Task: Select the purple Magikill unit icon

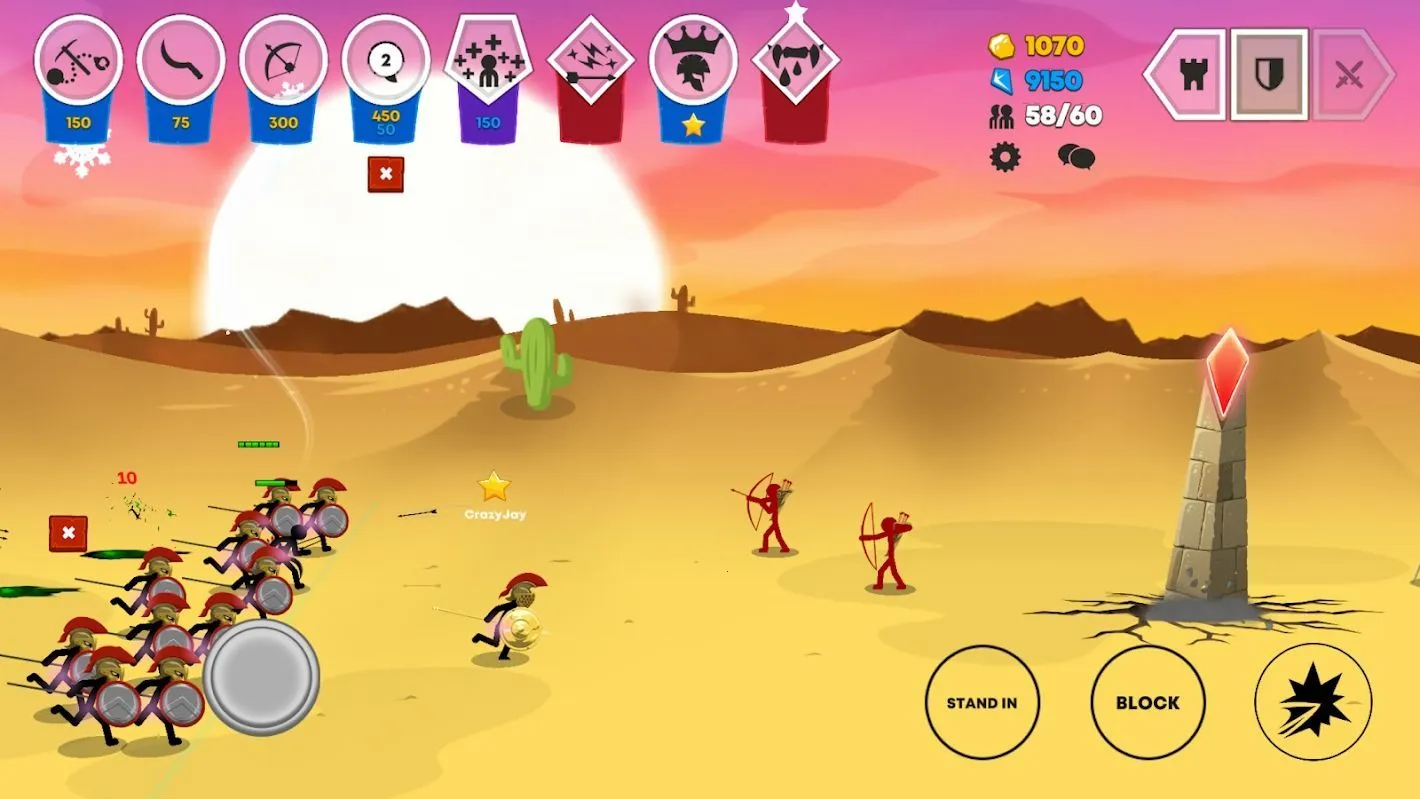Action: click(487, 60)
